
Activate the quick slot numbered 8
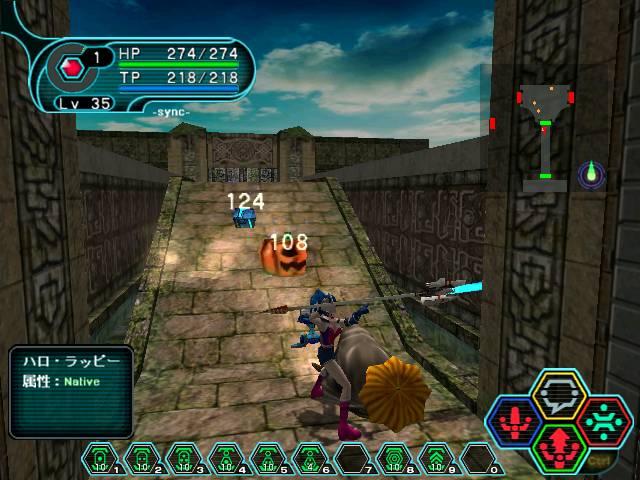[396, 457]
